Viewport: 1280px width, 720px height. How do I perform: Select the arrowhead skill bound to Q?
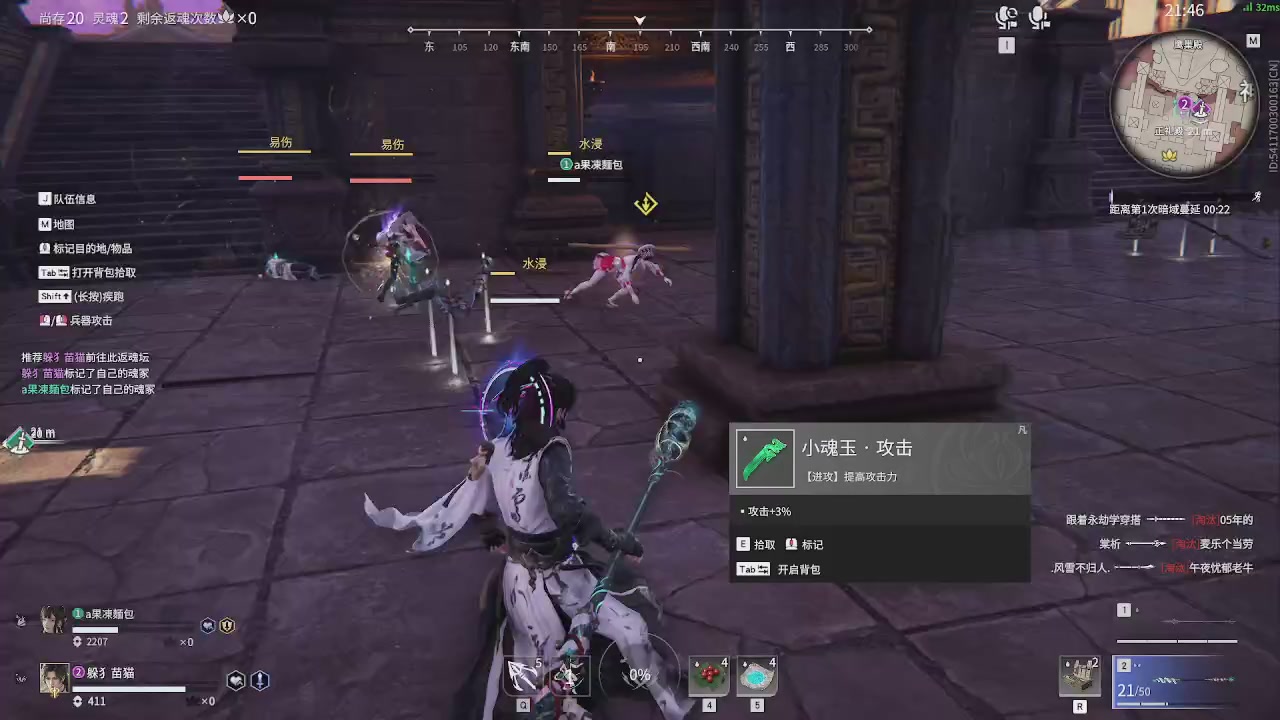point(523,675)
